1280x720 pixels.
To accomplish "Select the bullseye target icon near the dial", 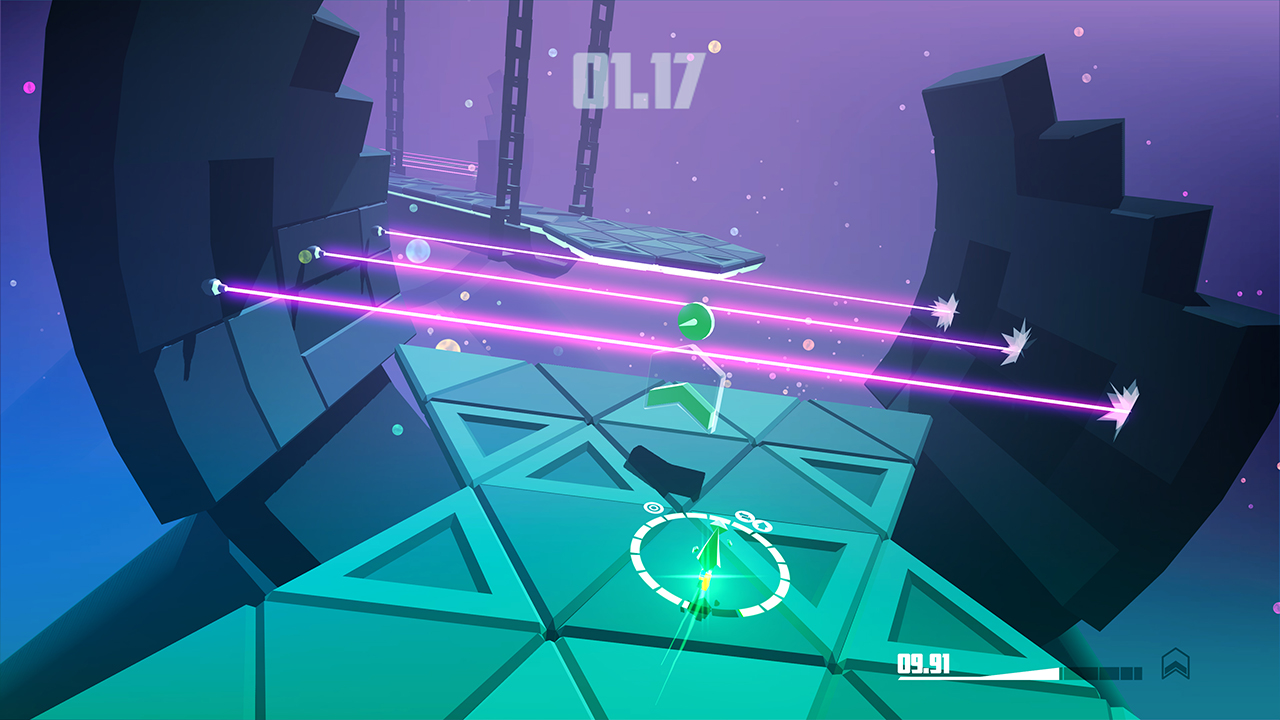I will [652, 507].
